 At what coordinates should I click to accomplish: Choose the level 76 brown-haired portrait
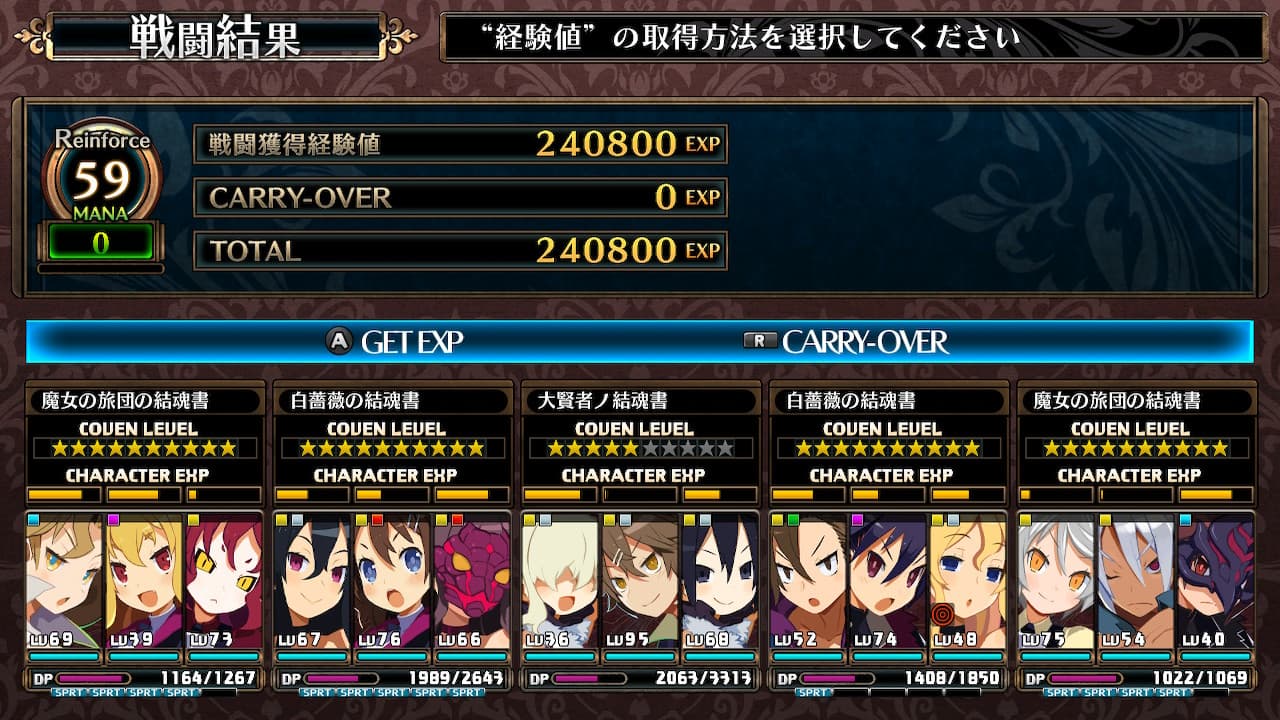[392, 580]
